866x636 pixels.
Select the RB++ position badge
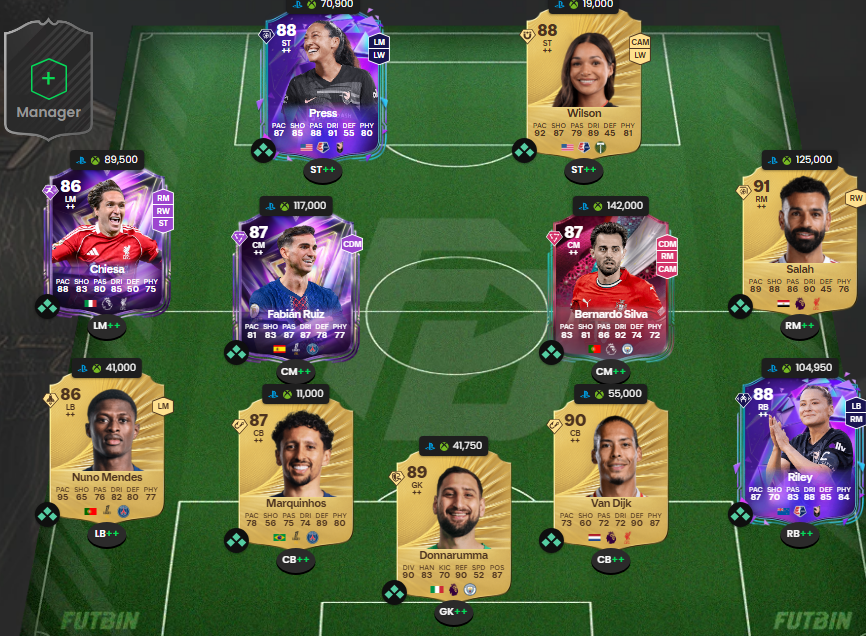point(800,534)
